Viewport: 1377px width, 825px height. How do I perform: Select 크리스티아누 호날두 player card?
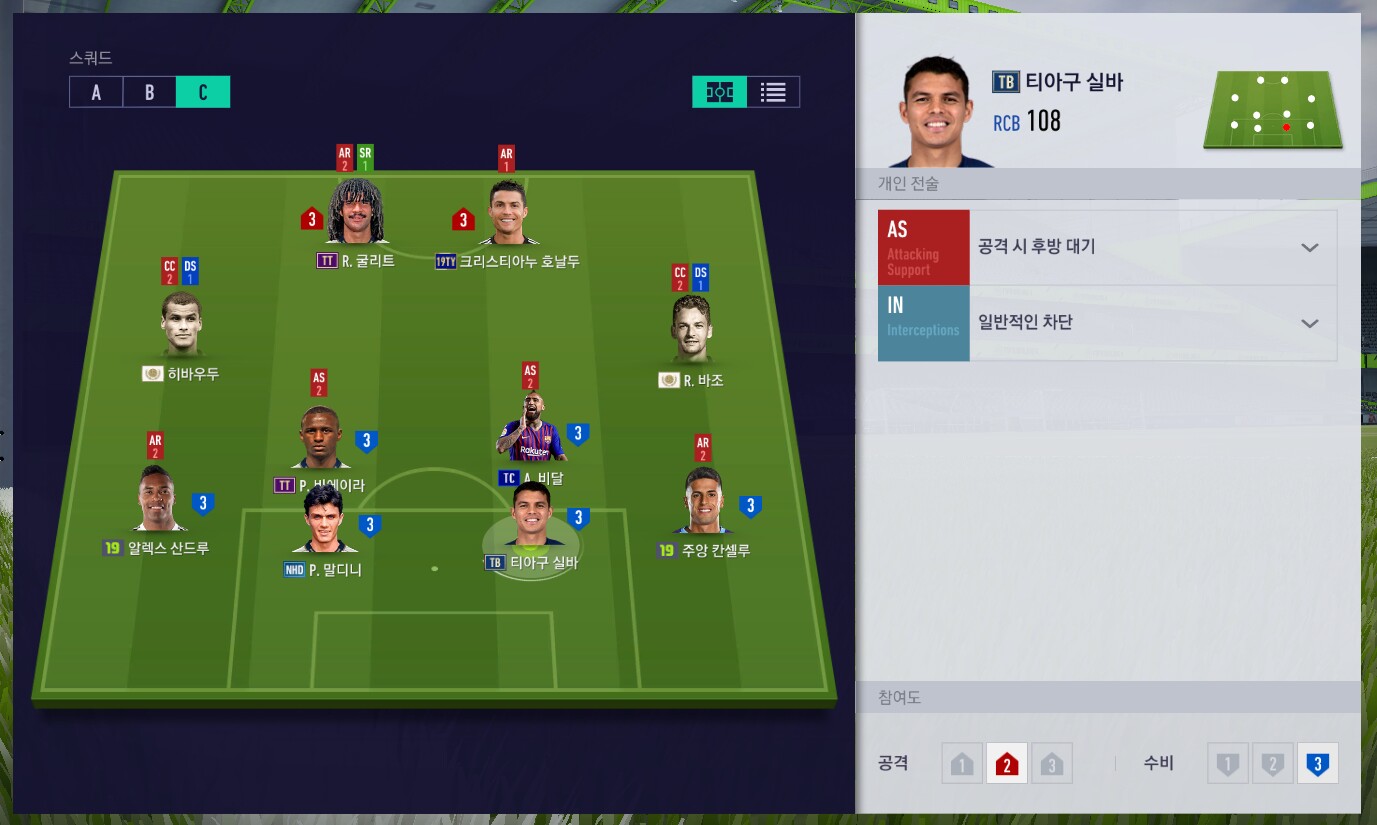pos(508,215)
